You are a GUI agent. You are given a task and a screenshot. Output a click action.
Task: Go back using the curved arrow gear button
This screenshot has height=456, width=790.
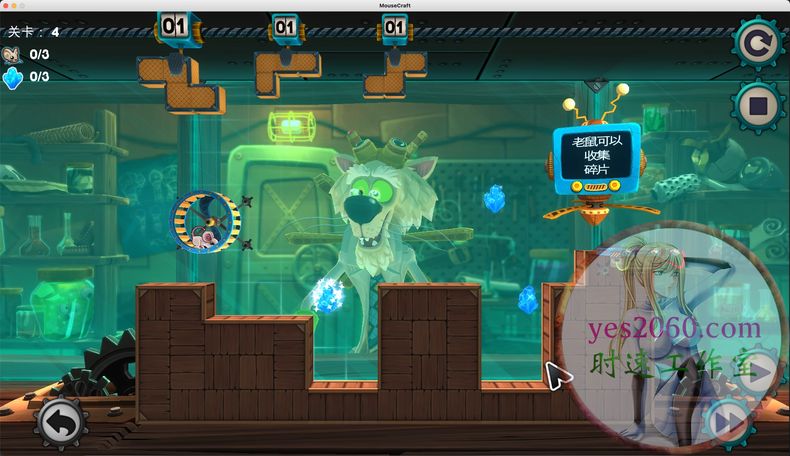pos(62,423)
